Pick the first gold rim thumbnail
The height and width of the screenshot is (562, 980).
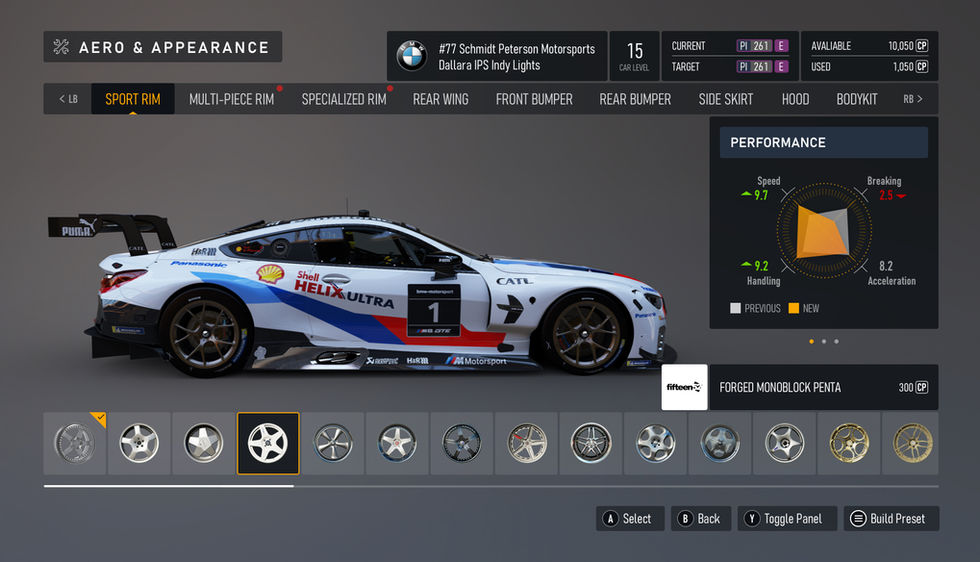tap(848, 443)
